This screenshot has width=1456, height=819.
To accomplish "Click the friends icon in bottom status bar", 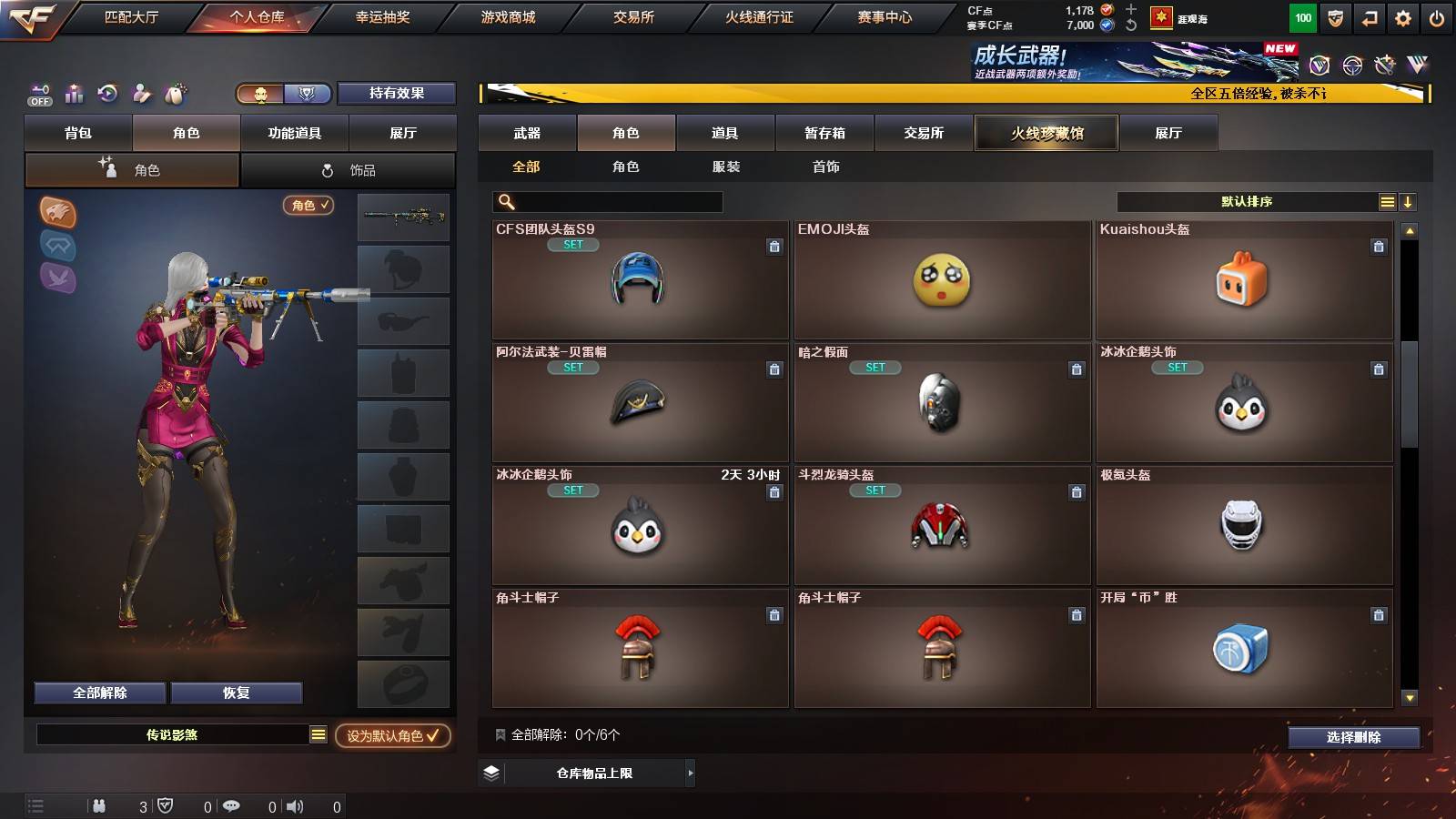I will point(100,805).
